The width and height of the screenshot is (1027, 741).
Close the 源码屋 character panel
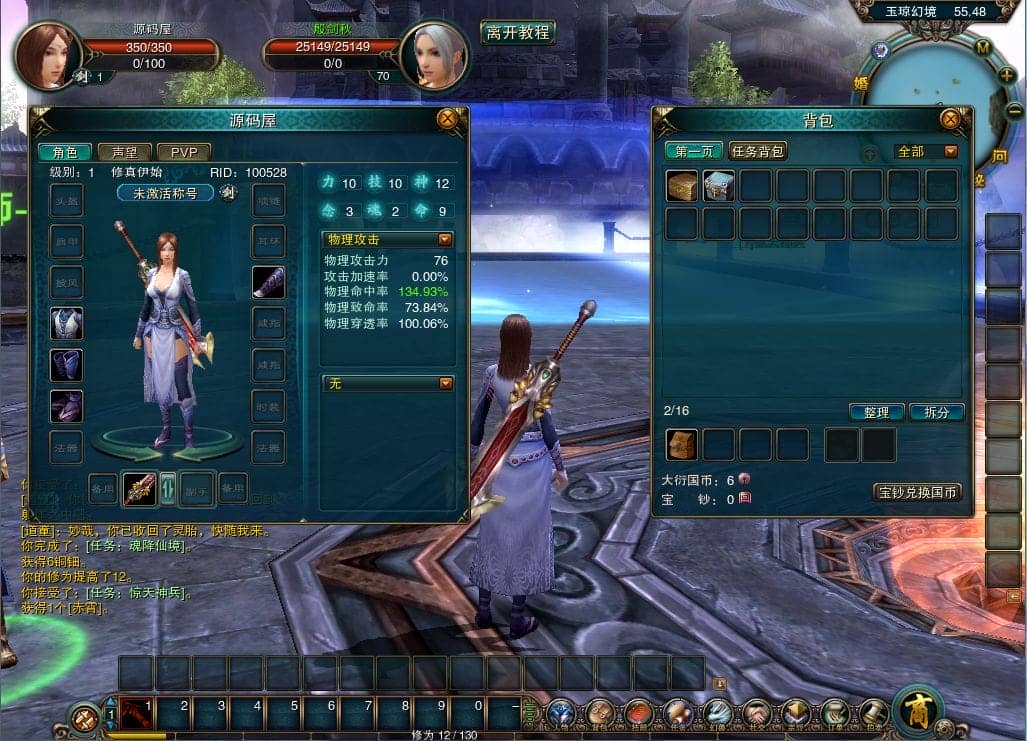(447, 119)
